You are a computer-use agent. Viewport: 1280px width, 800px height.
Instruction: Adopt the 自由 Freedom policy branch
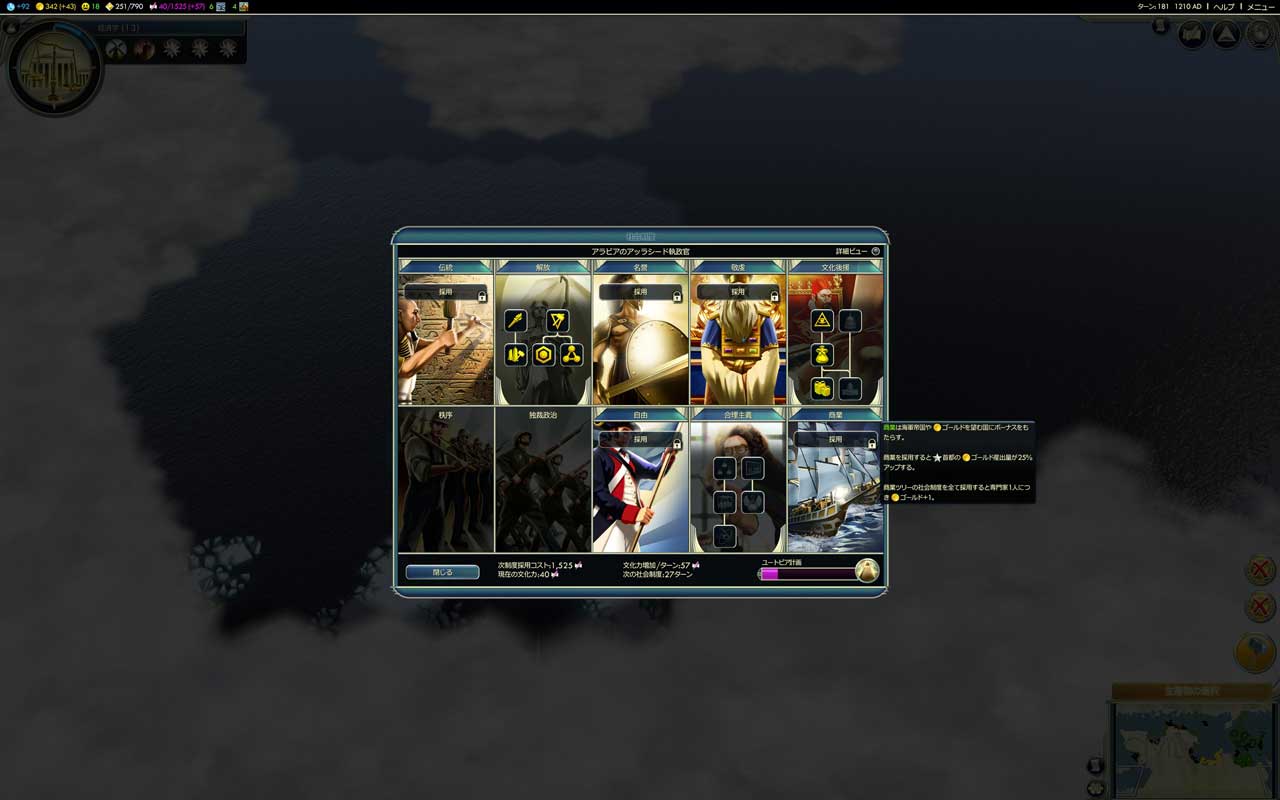[x=640, y=440]
